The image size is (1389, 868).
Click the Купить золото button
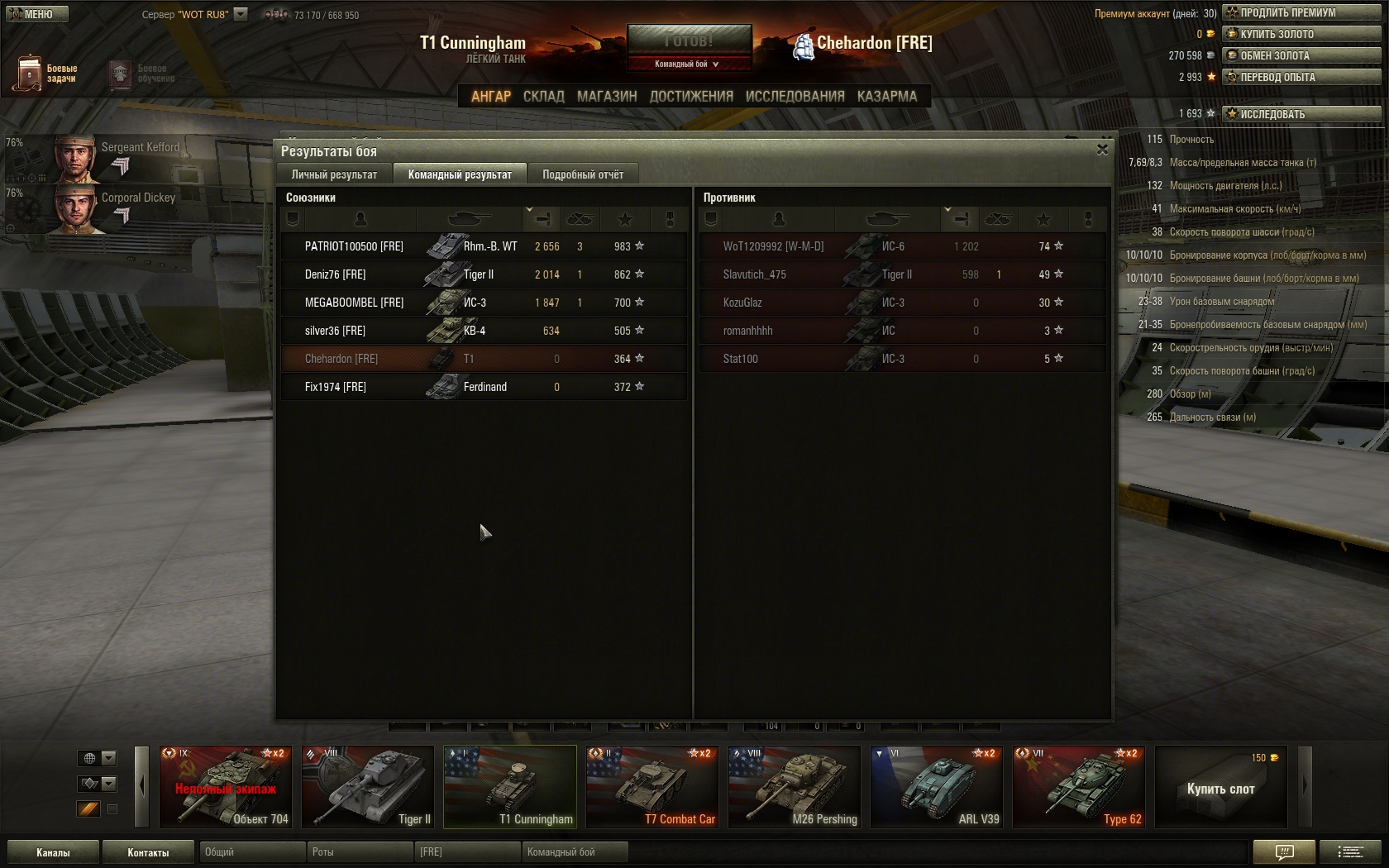point(1301,34)
